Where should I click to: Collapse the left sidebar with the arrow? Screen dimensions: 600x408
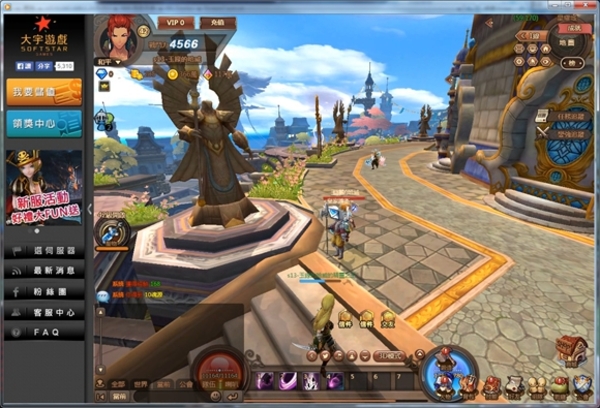coord(91,208)
